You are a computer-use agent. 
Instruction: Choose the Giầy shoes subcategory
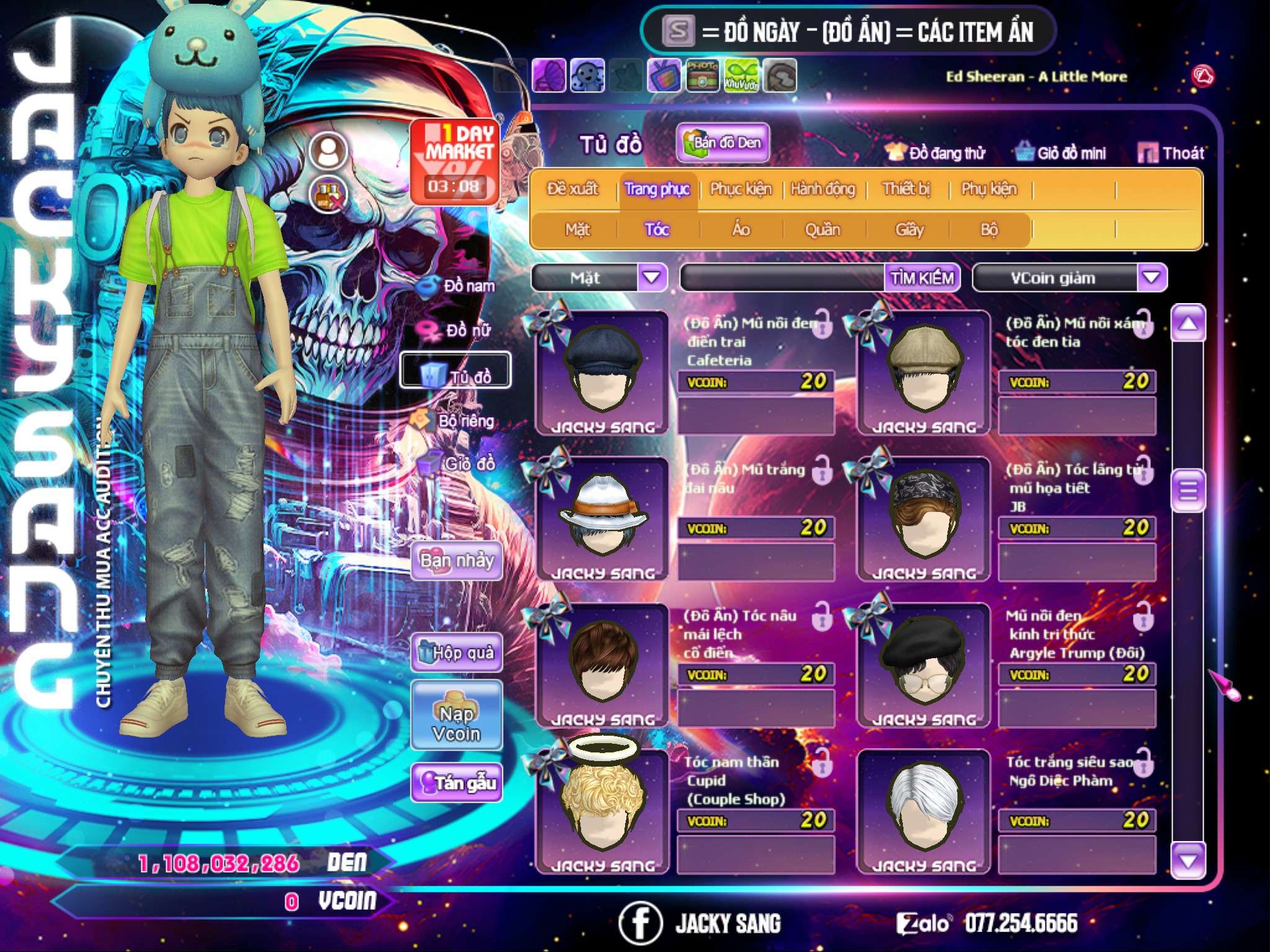tap(909, 230)
